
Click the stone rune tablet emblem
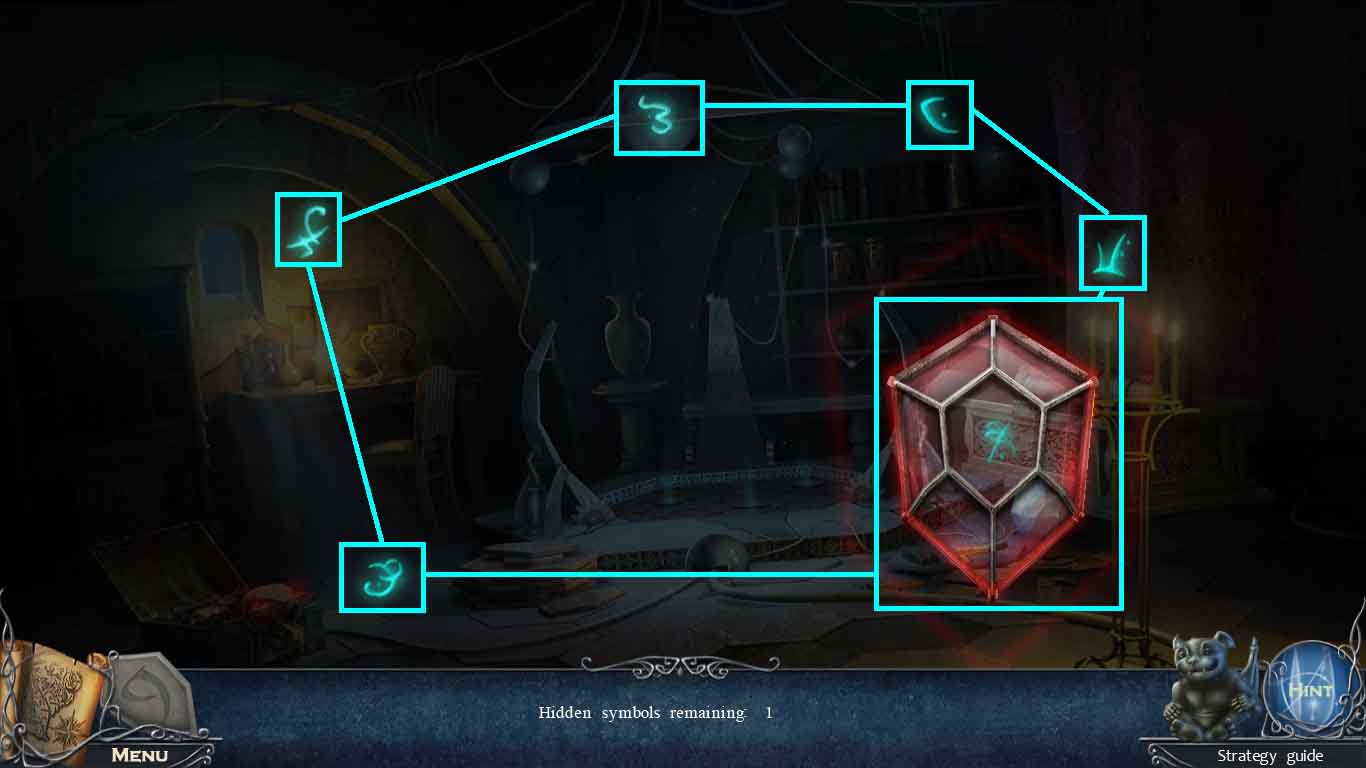(152, 690)
